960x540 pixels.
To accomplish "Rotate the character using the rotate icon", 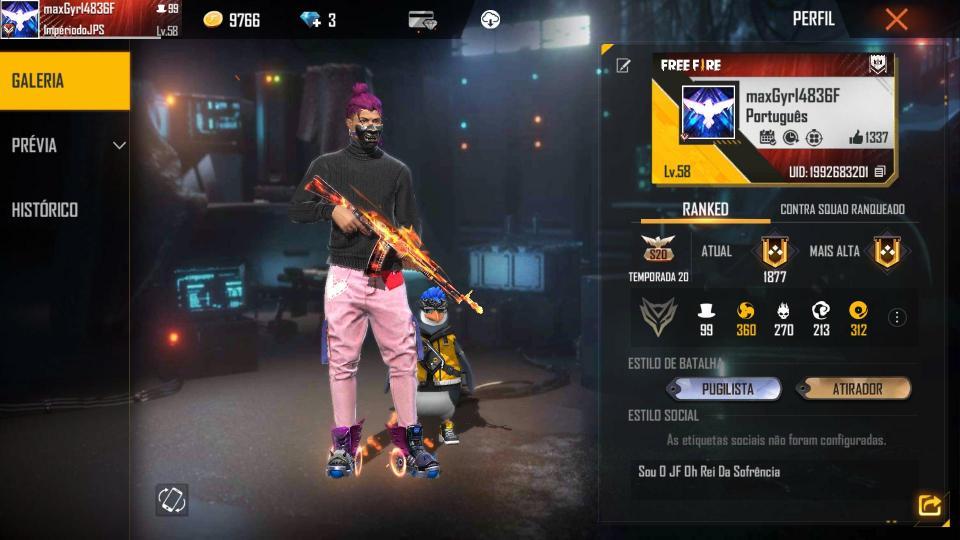I will pos(171,499).
